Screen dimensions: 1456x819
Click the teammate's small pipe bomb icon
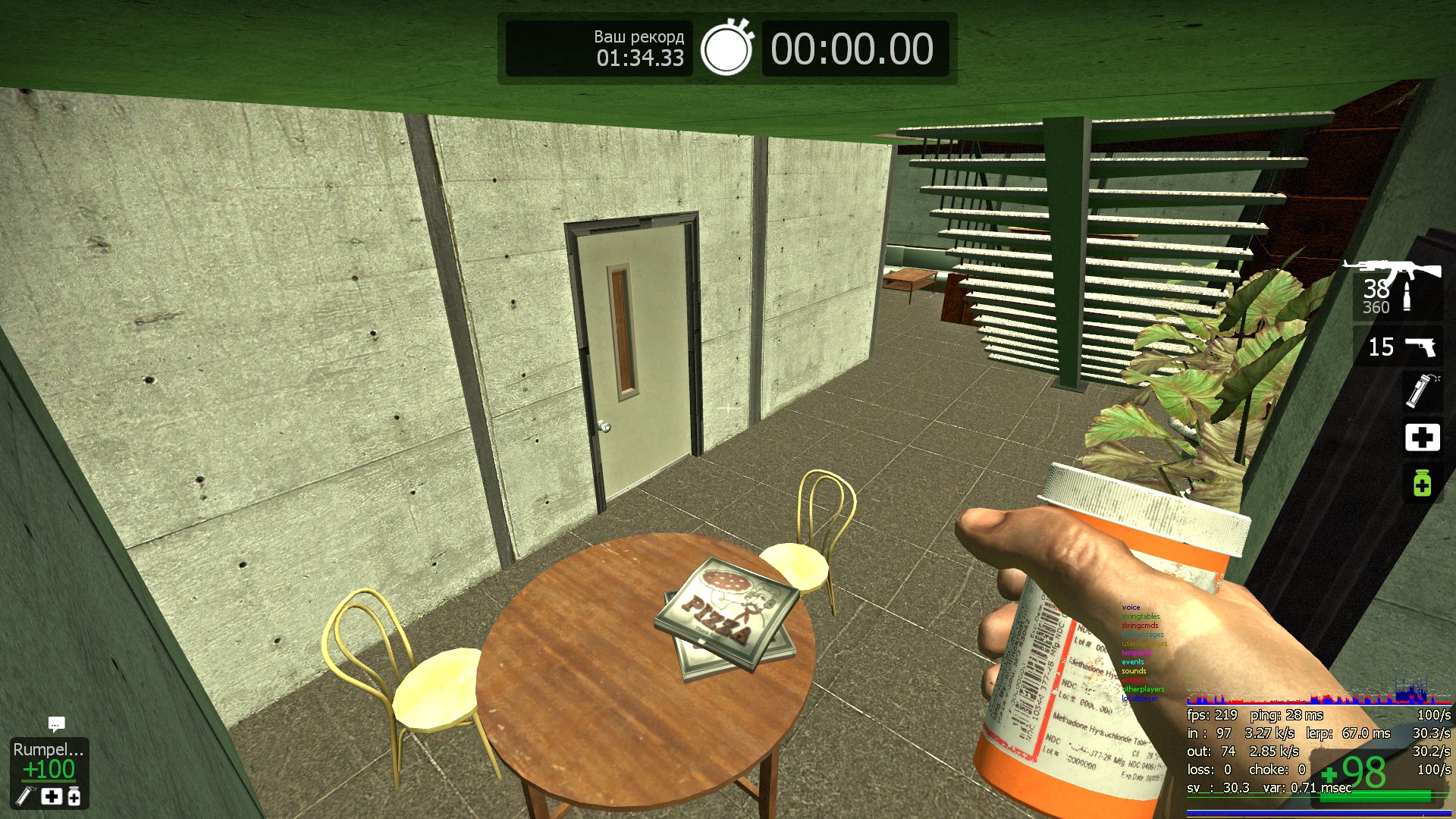pos(26,795)
